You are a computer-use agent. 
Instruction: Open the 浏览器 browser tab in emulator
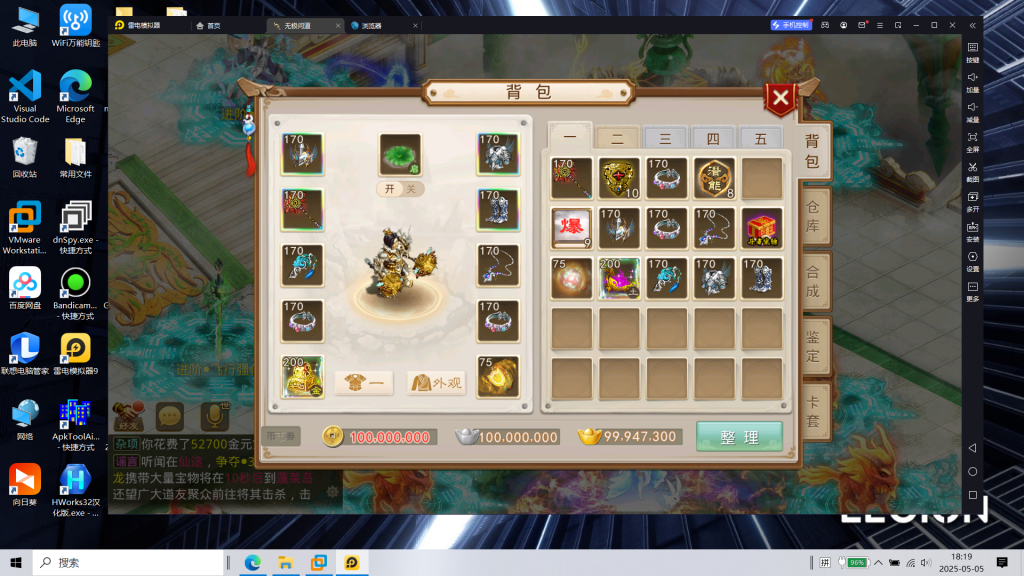click(x=368, y=25)
